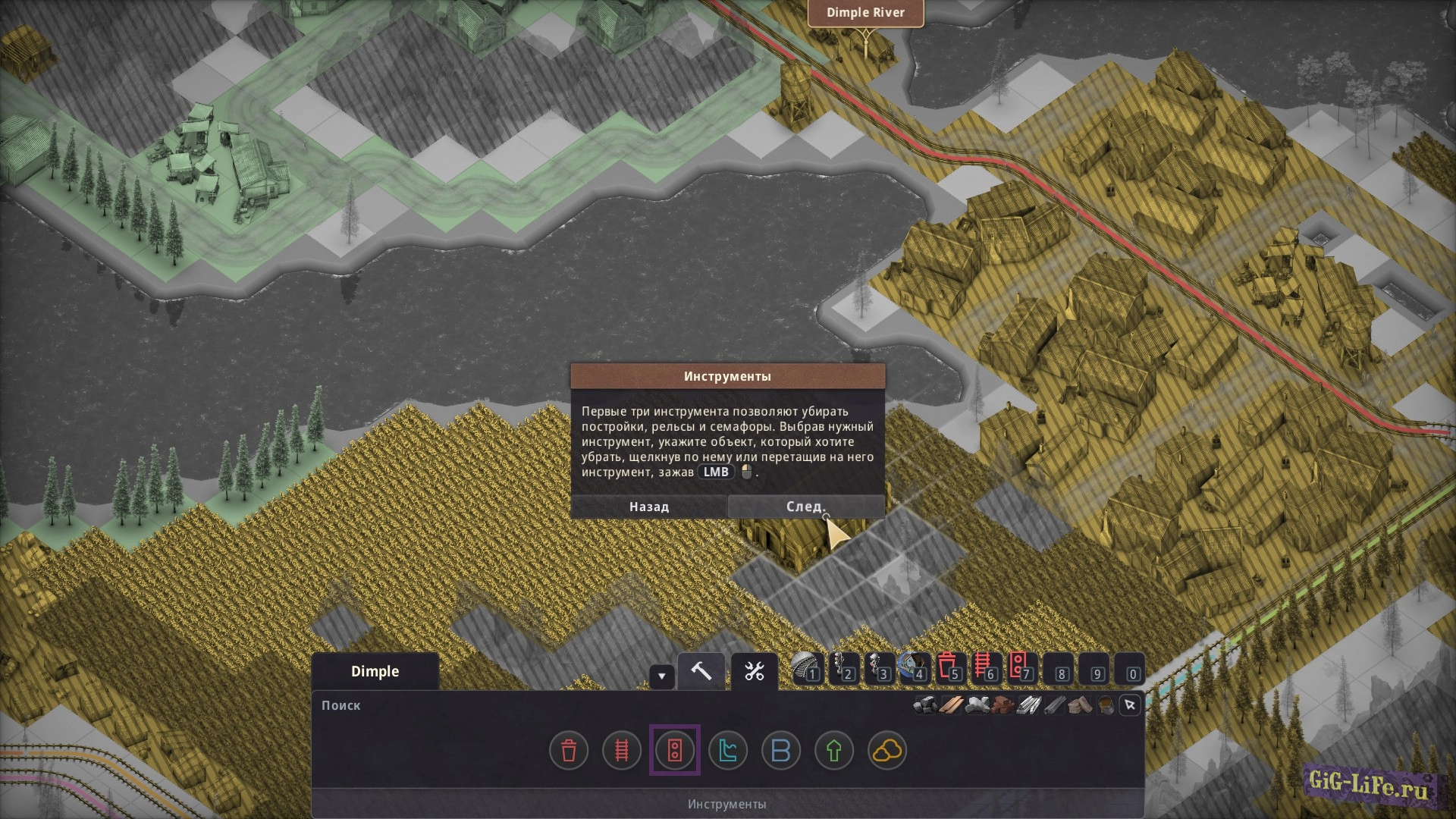Select hotbar slot 4 with the building
The width and height of the screenshot is (1456, 819).
pyautogui.click(x=914, y=669)
